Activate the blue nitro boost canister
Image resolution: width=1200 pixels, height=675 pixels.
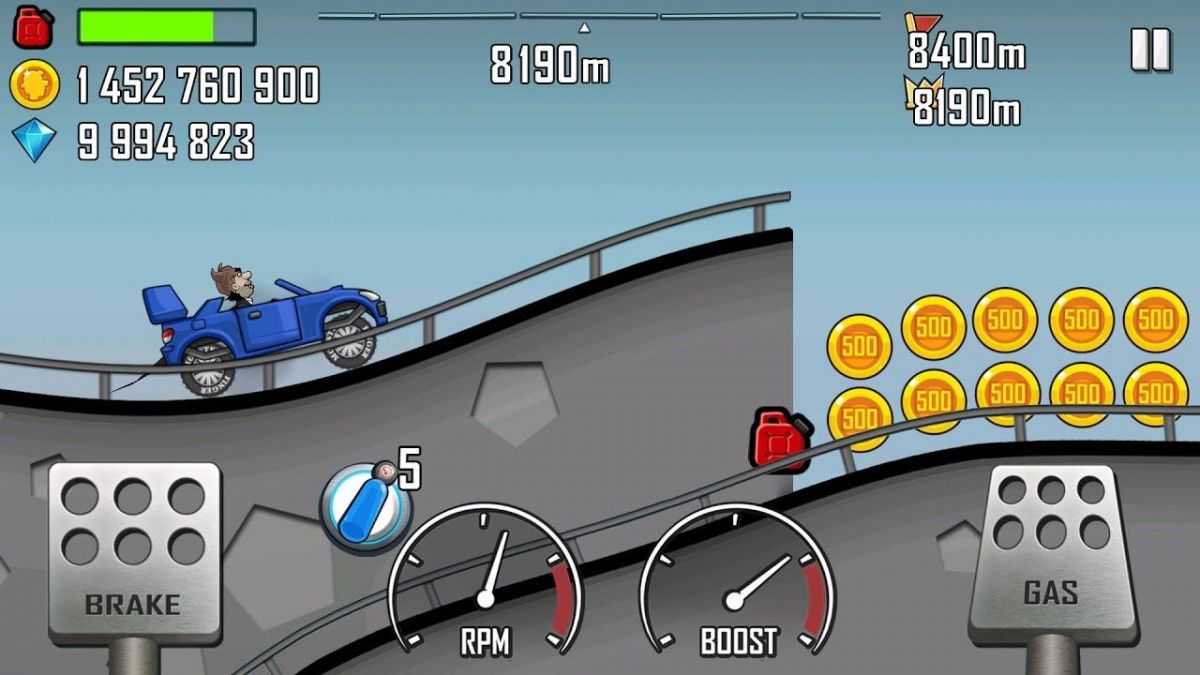(x=365, y=508)
